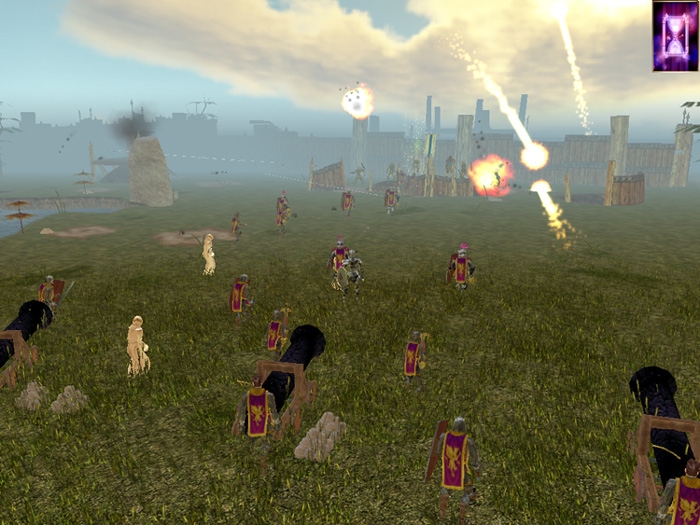Click the purple hourglass icon
Viewport: 700px width, 525px height.
click(x=675, y=36)
